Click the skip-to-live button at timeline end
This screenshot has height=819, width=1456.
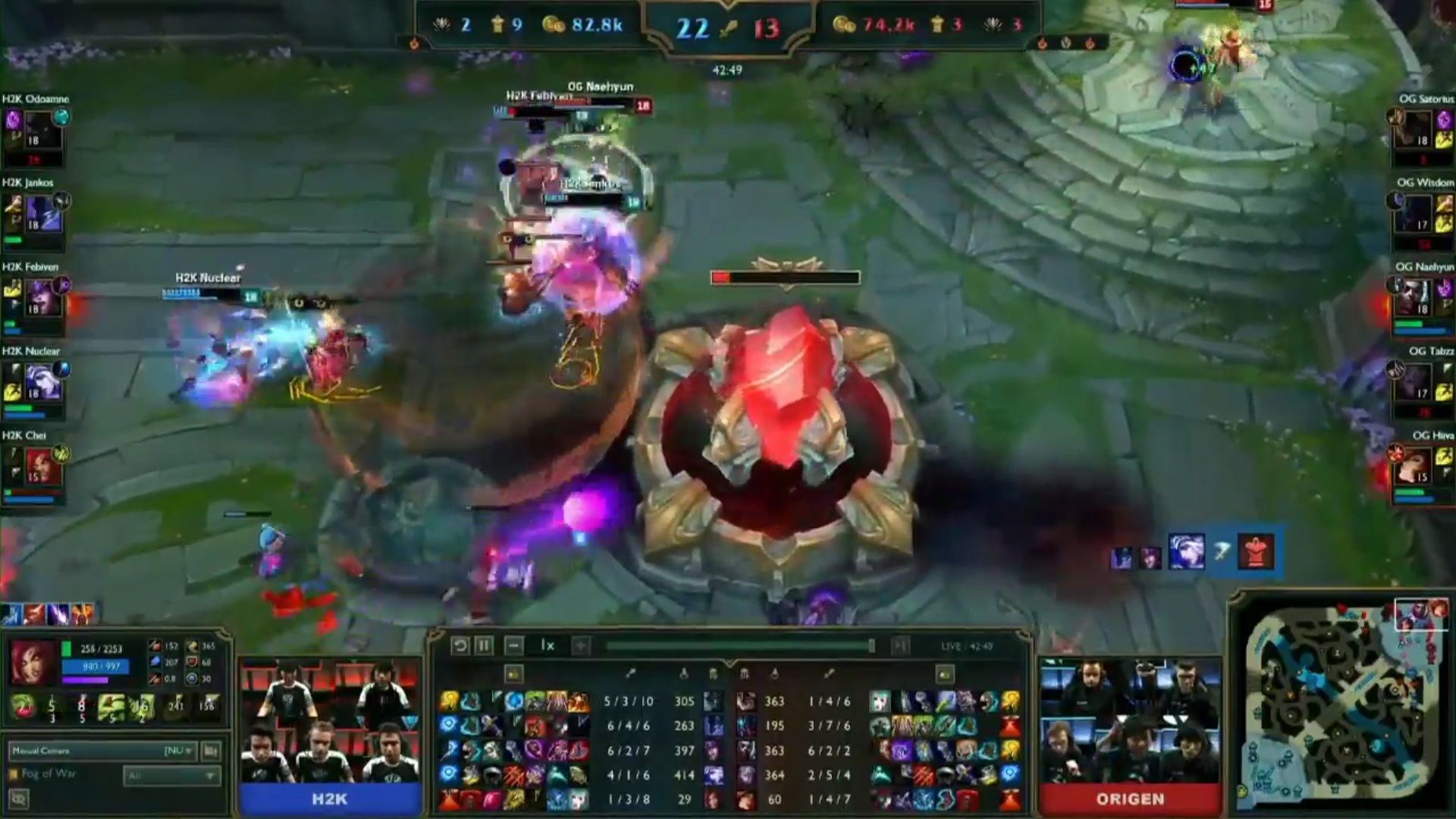coord(900,645)
